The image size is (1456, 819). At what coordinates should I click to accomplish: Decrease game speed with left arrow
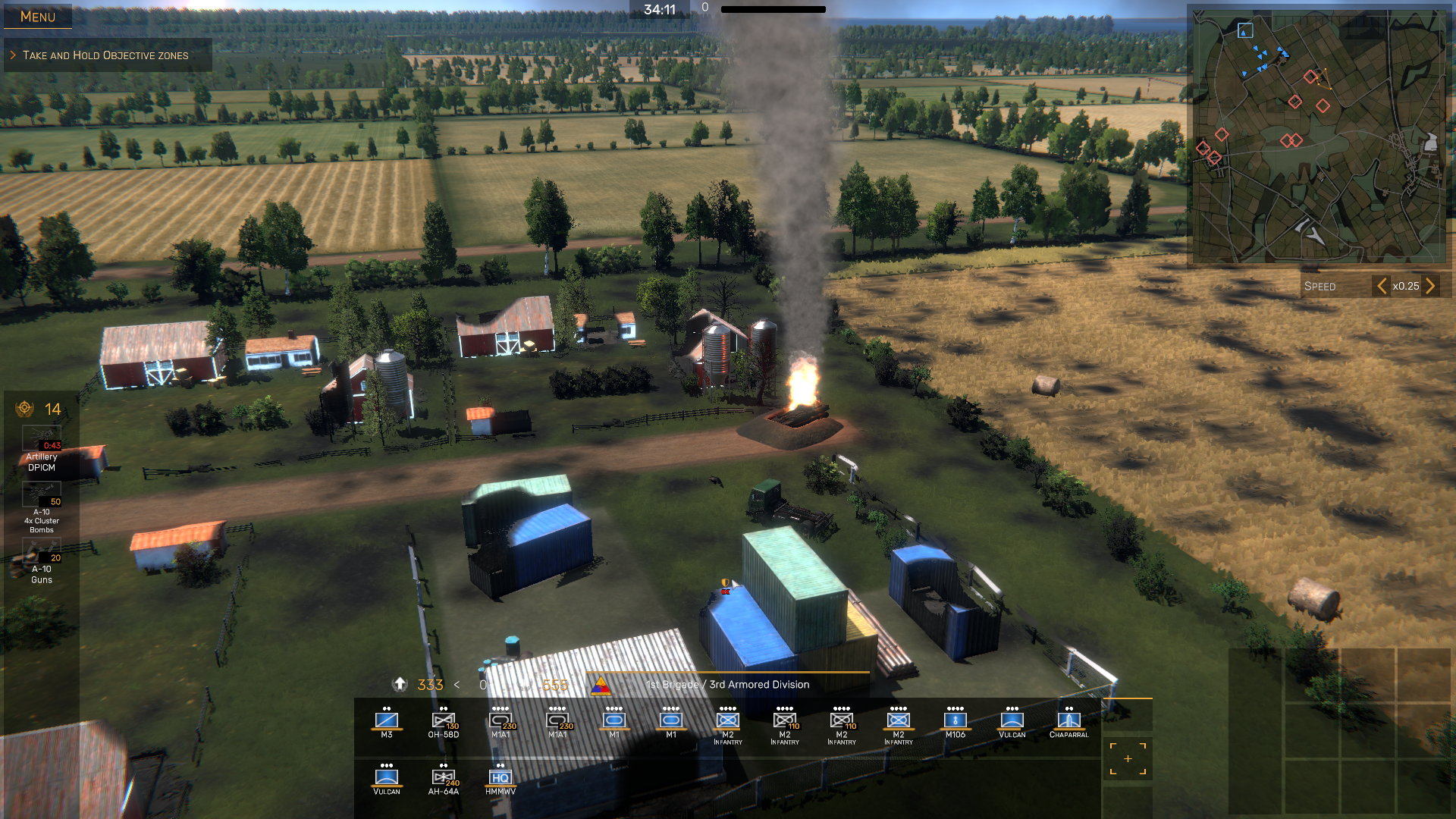[x=1382, y=286]
